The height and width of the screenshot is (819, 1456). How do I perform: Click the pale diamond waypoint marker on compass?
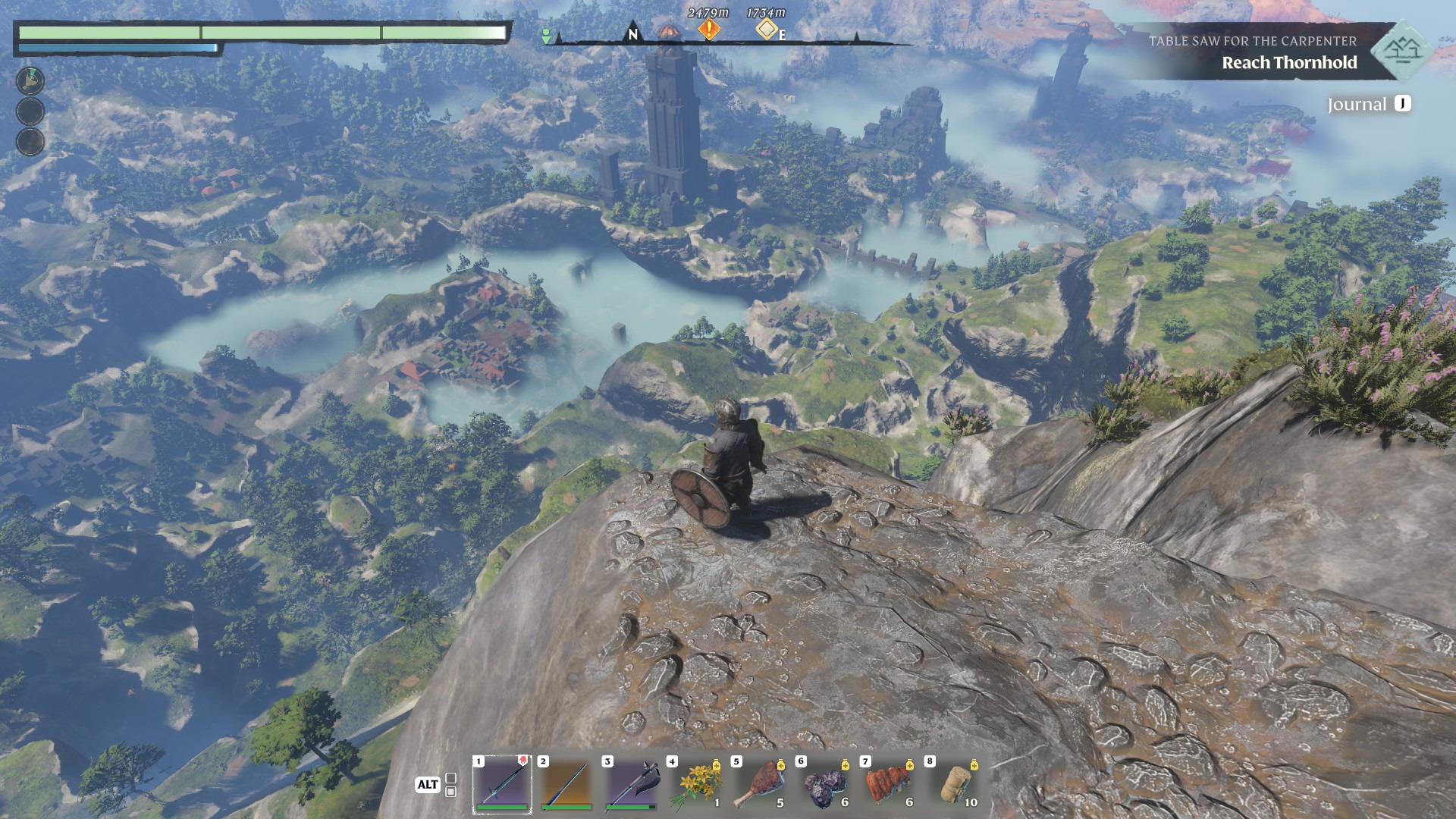[767, 30]
